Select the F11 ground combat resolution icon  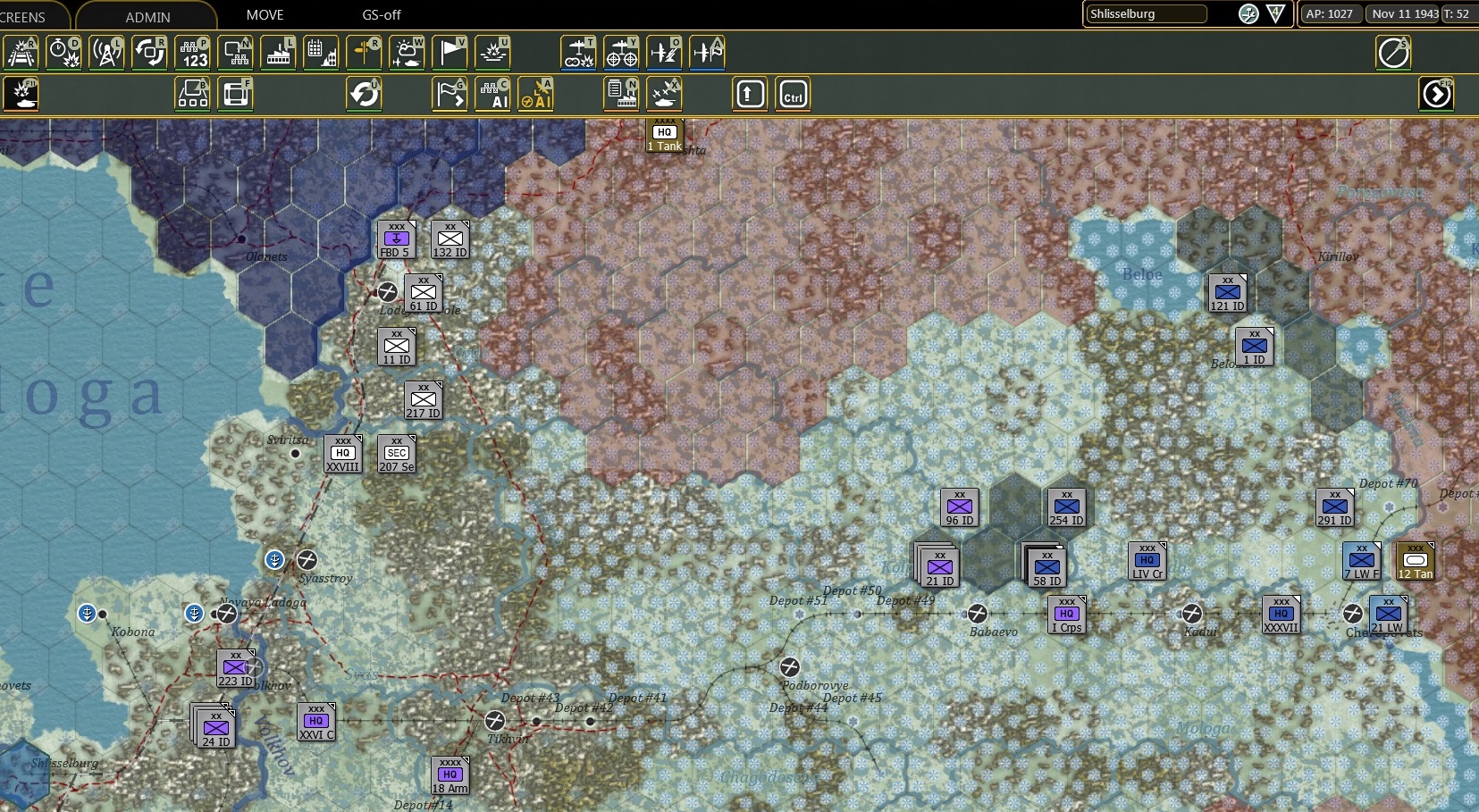click(x=21, y=94)
